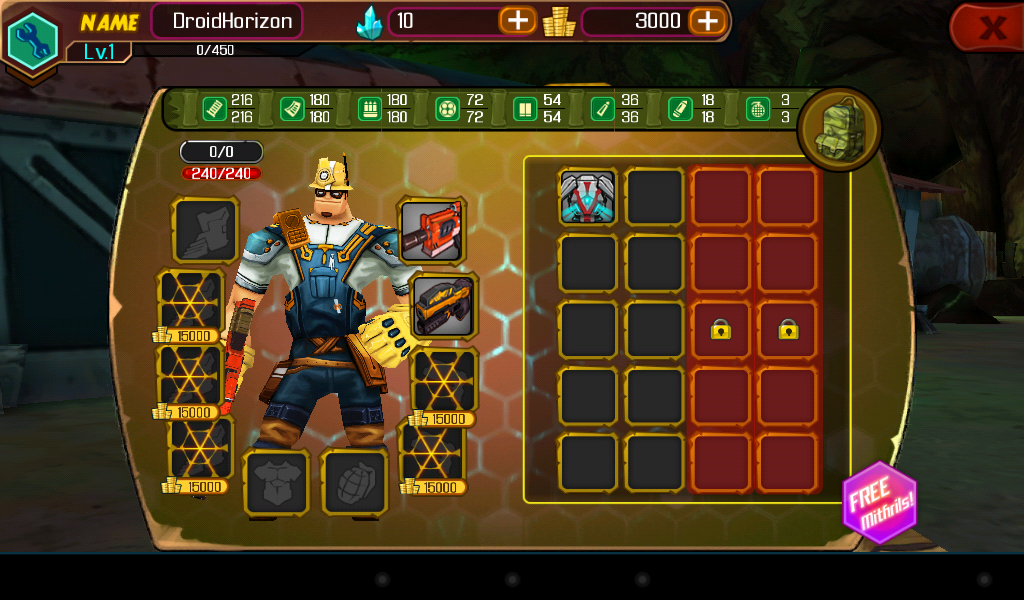Screen dimensions: 1024x600
Task: Tap the FREE Mithrils hexagon badge
Action: click(878, 502)
